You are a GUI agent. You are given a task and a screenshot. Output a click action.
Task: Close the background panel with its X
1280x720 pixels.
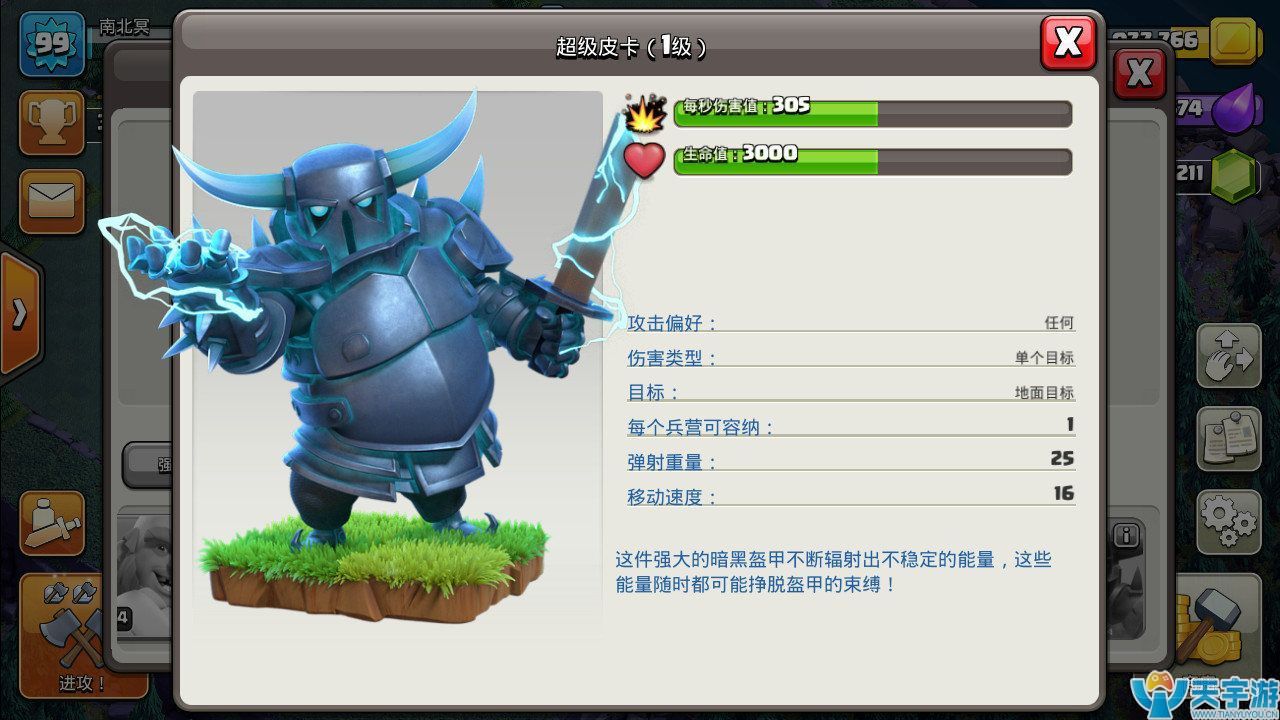1139,73
